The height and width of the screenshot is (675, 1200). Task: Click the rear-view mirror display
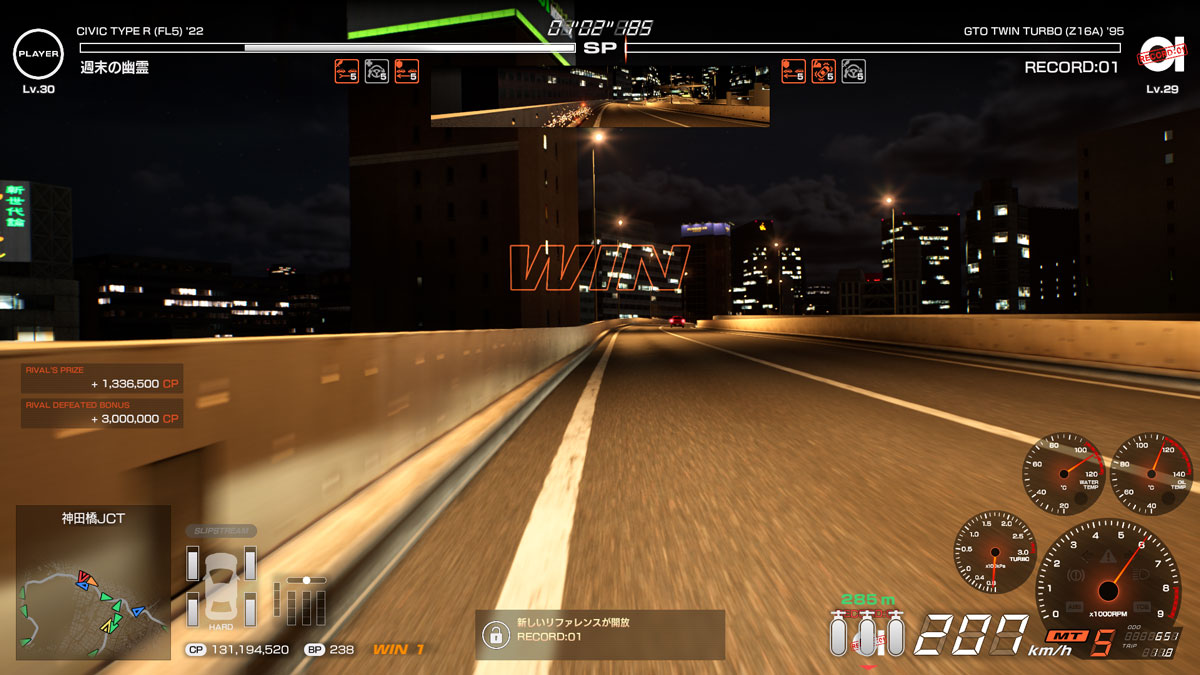point(600,96)
